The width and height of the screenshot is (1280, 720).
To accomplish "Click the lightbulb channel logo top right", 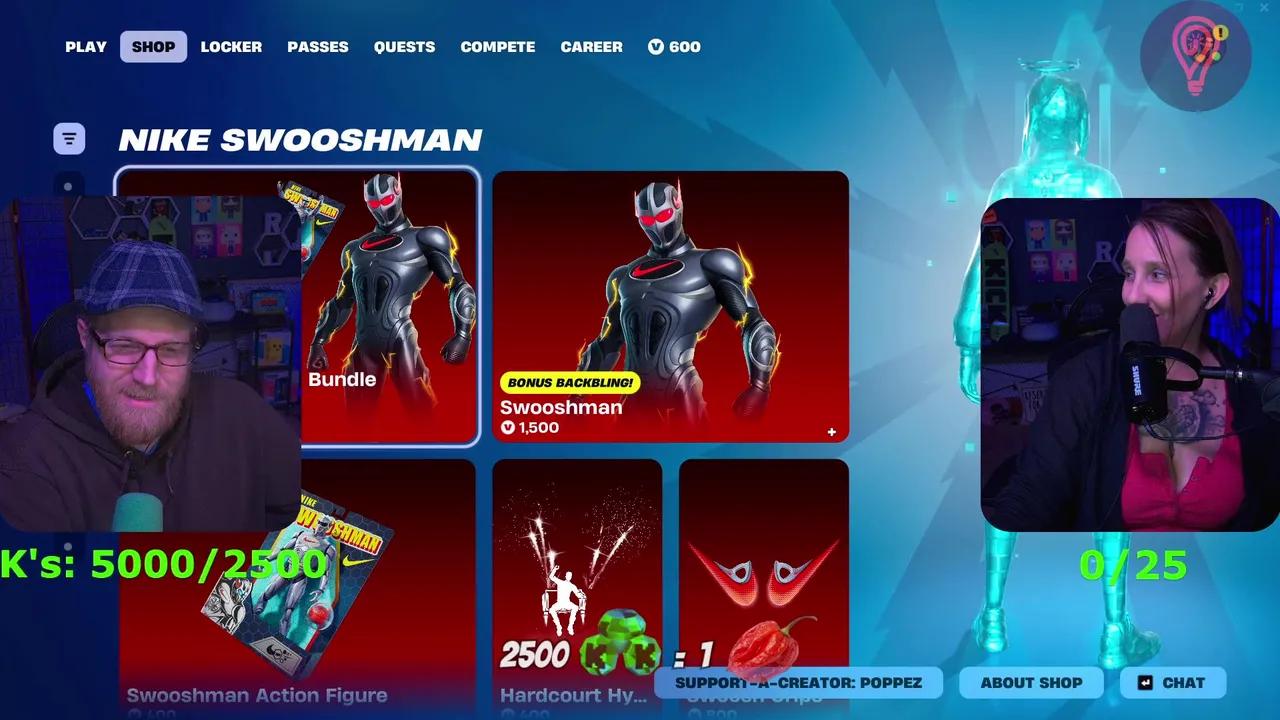I will click(x=1196, y=56).
